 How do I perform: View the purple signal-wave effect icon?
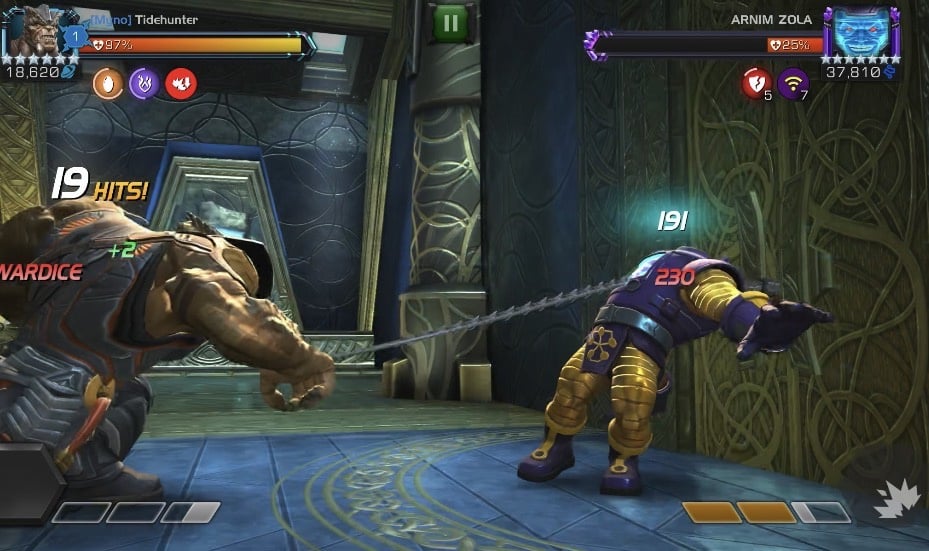pos(794,83)
